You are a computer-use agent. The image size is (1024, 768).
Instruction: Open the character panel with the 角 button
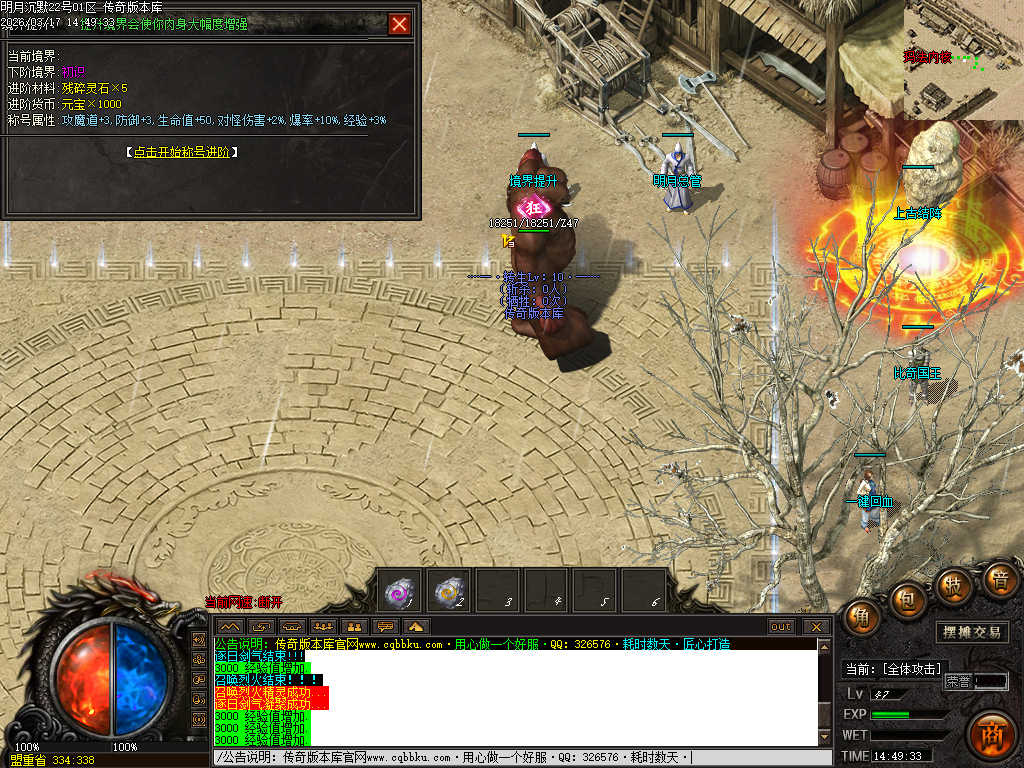coord(862,617)
